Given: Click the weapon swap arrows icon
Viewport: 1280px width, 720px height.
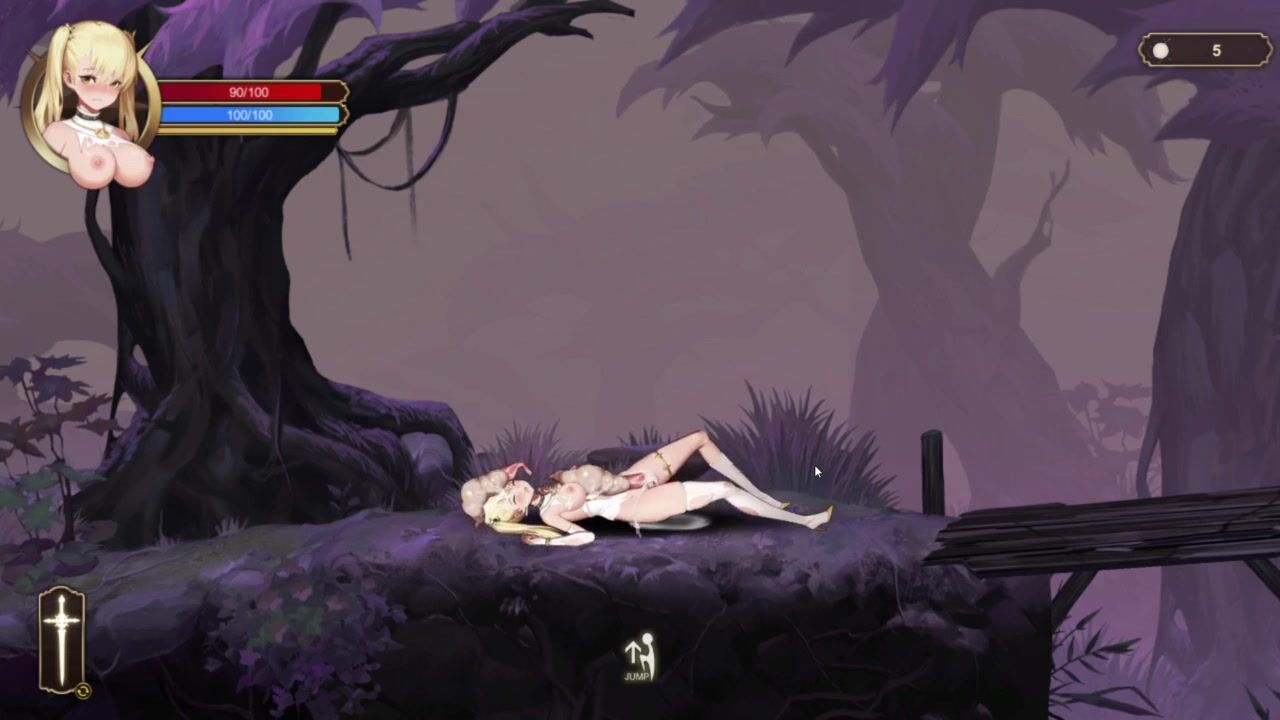Looking at the screenshot, I should pos(83,690).
